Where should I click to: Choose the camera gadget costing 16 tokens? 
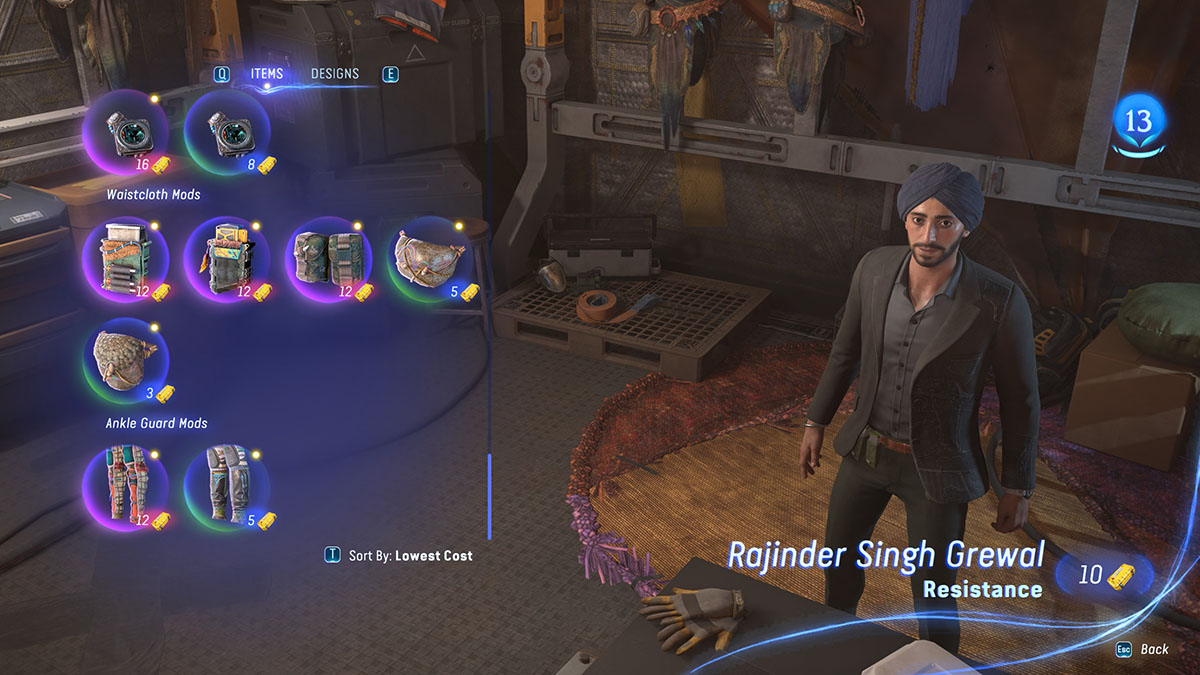[125, 134]
